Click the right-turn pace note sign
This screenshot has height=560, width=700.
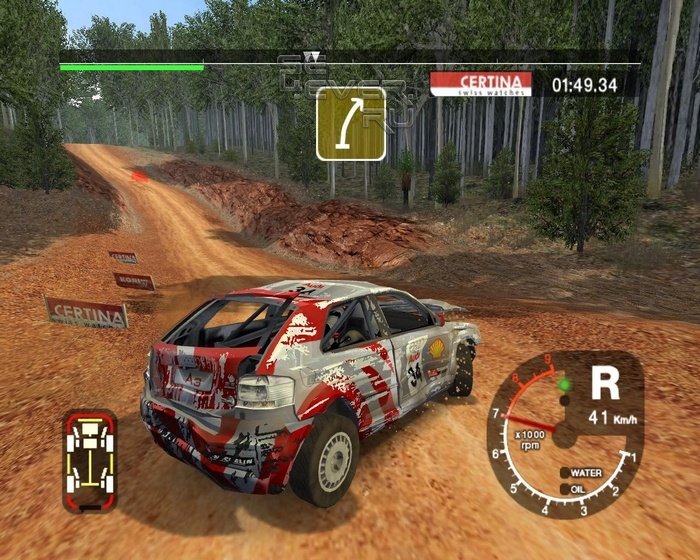click(x=350, y=125)
